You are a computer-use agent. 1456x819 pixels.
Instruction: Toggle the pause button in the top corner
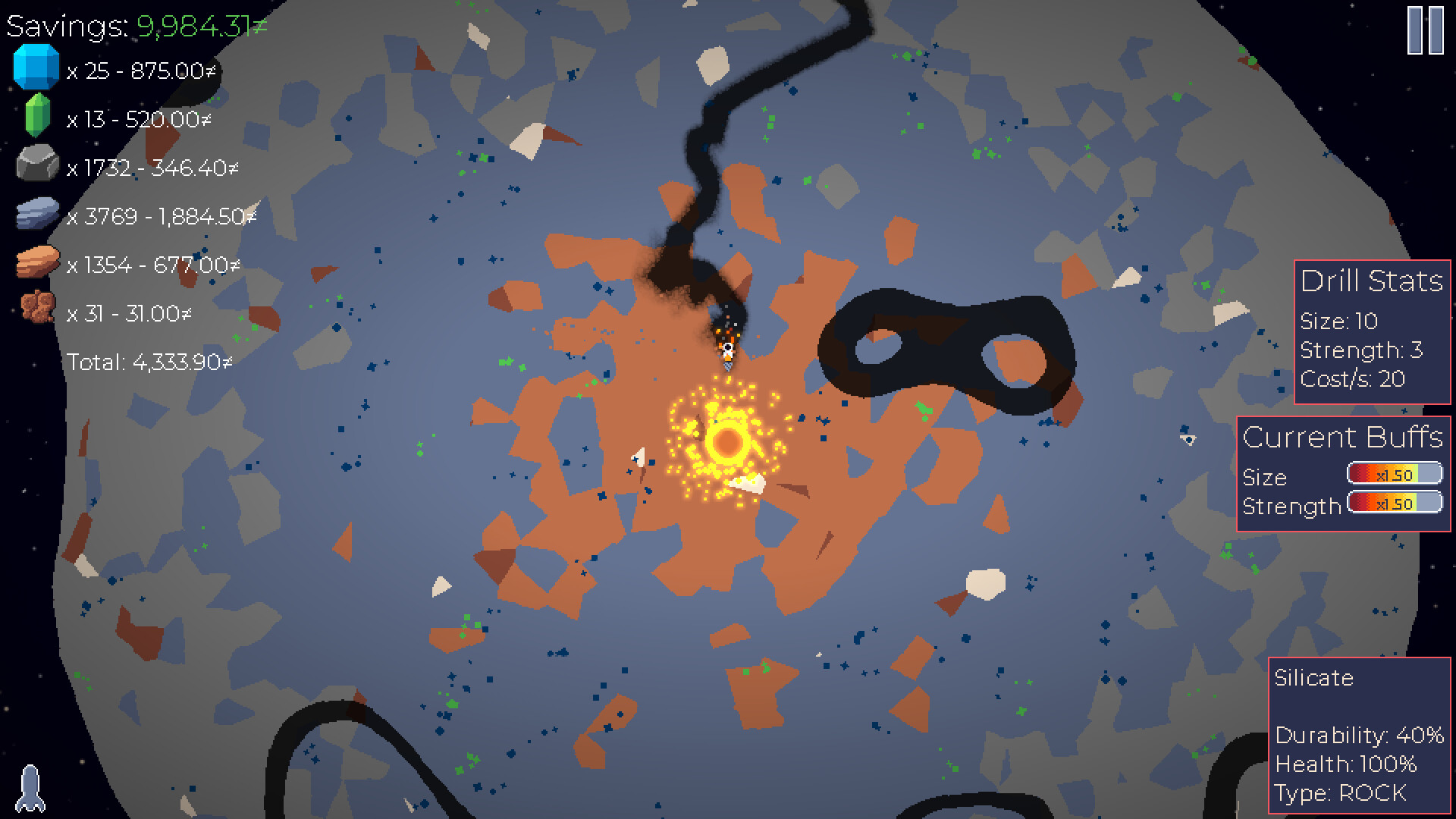pos(1426,30)
